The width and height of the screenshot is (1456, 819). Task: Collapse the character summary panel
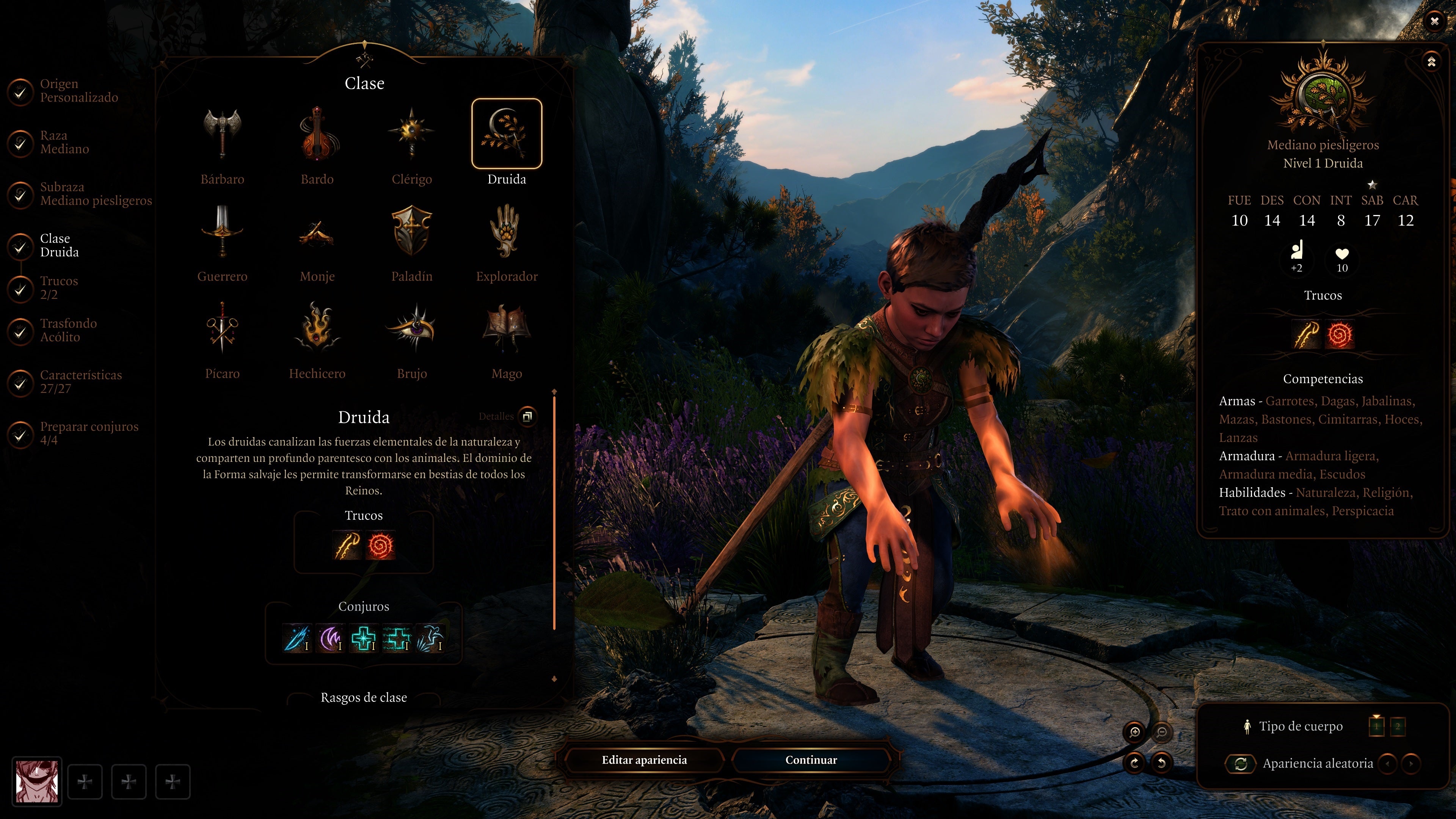coord(1432,62)
